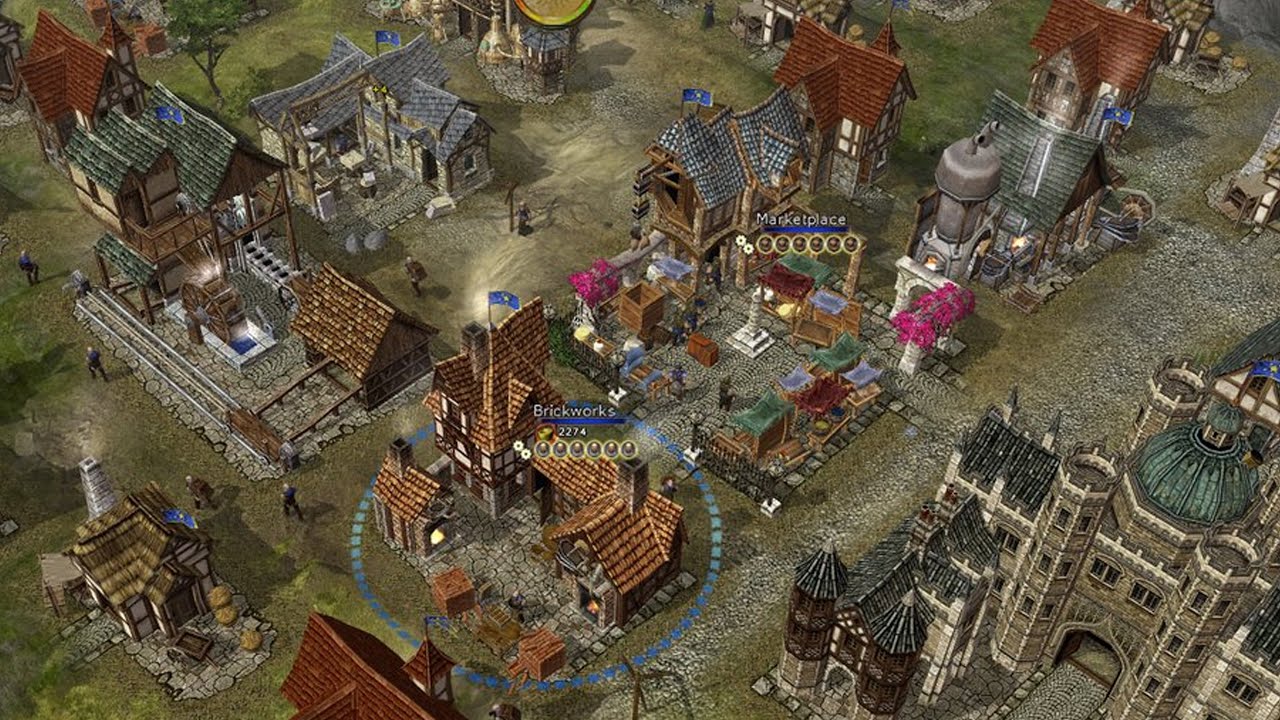Viewport: 1280px width, 720px height.
Task: Select the last worker slot under Marketplace
Action: (x=850, y=244)
